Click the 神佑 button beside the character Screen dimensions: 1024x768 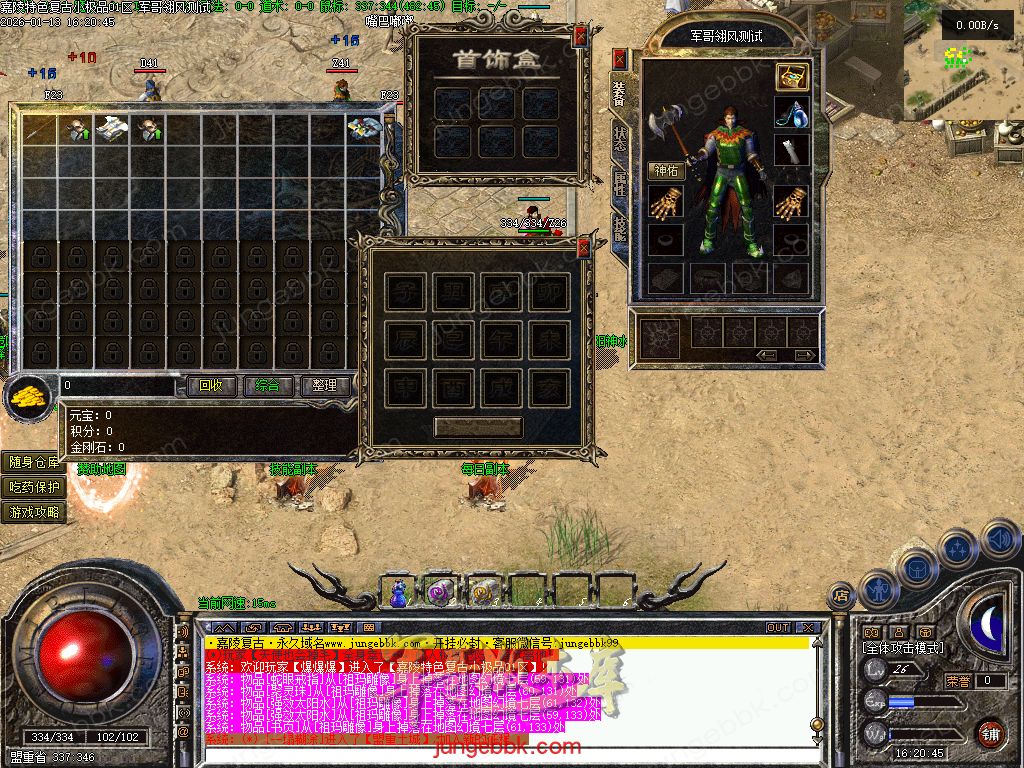click(x=666, y=170)
